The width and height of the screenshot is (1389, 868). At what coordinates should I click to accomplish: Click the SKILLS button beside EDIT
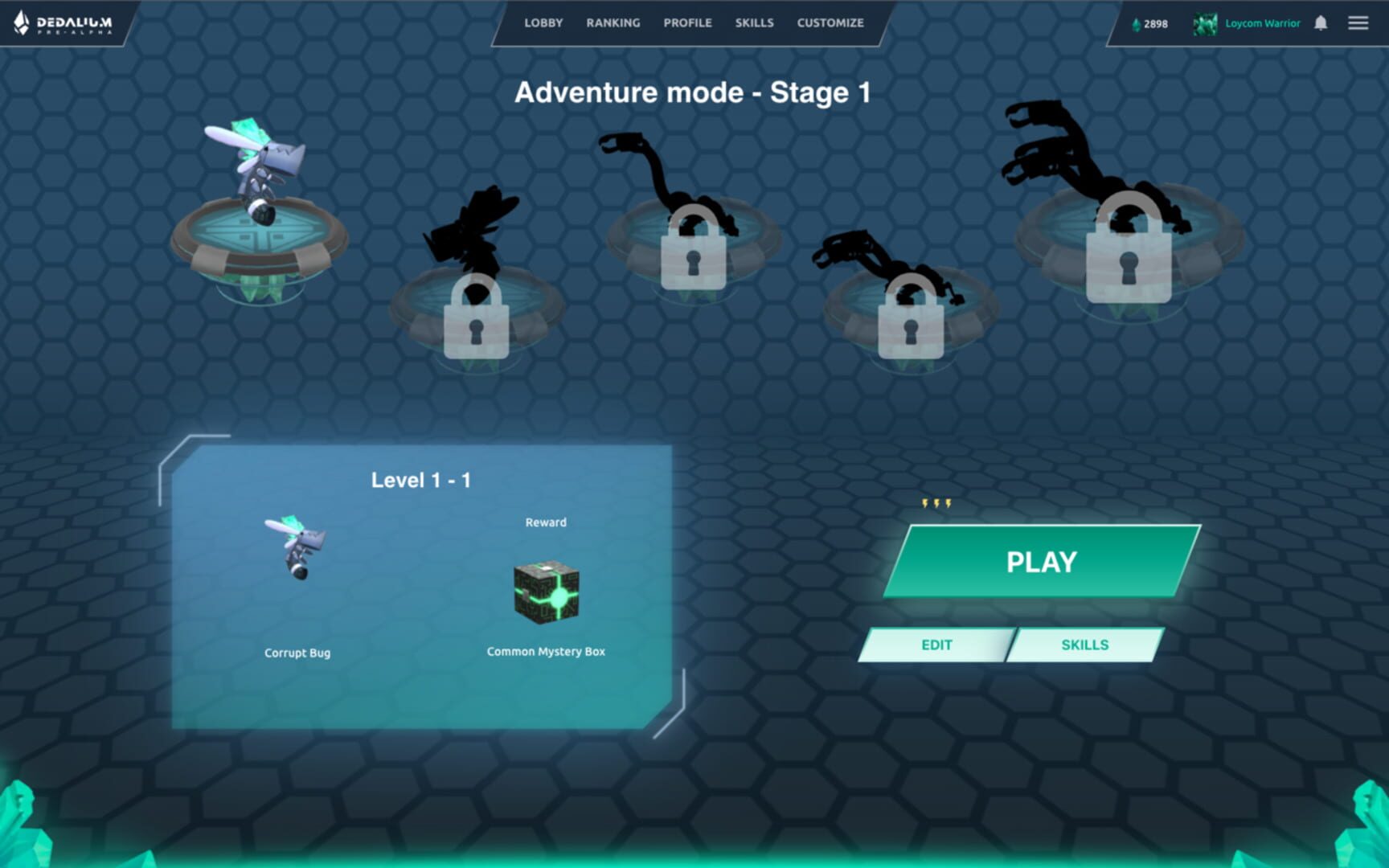click(1085, 645)
